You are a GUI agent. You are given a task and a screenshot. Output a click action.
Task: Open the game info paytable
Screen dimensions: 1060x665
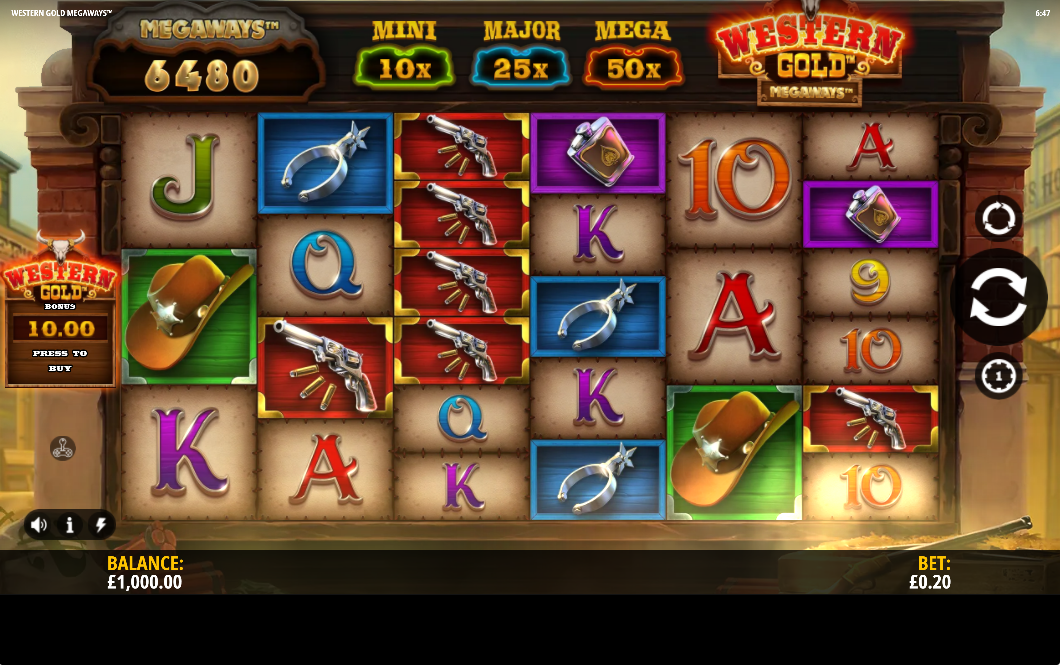click(70, 524)
